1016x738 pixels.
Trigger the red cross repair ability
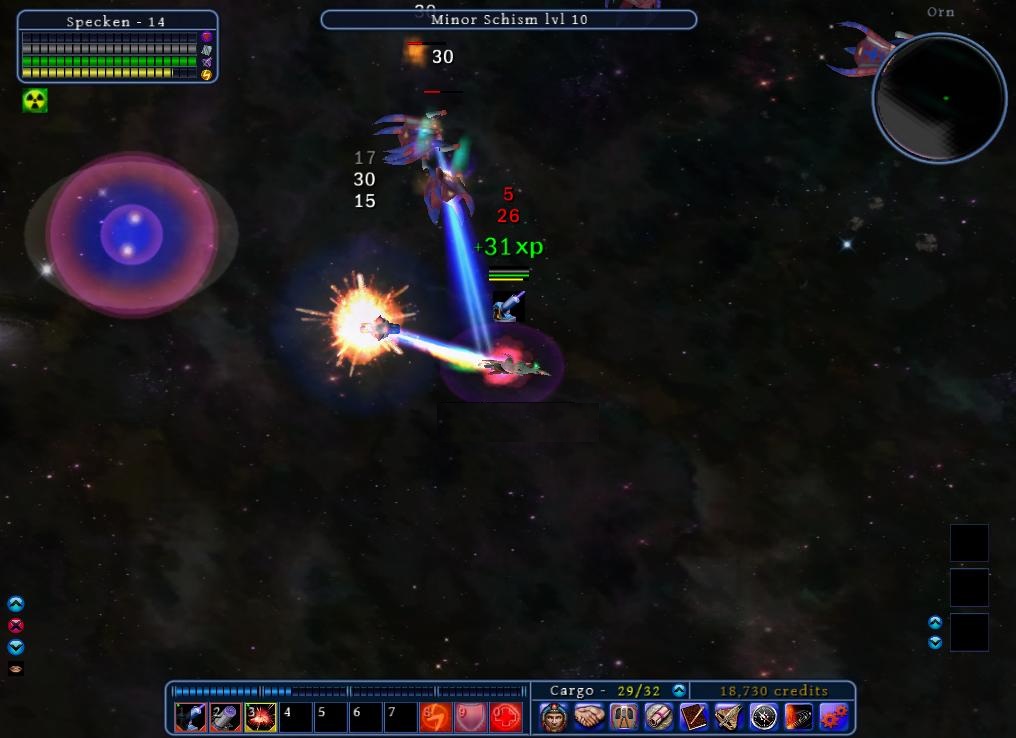(506, 717)
